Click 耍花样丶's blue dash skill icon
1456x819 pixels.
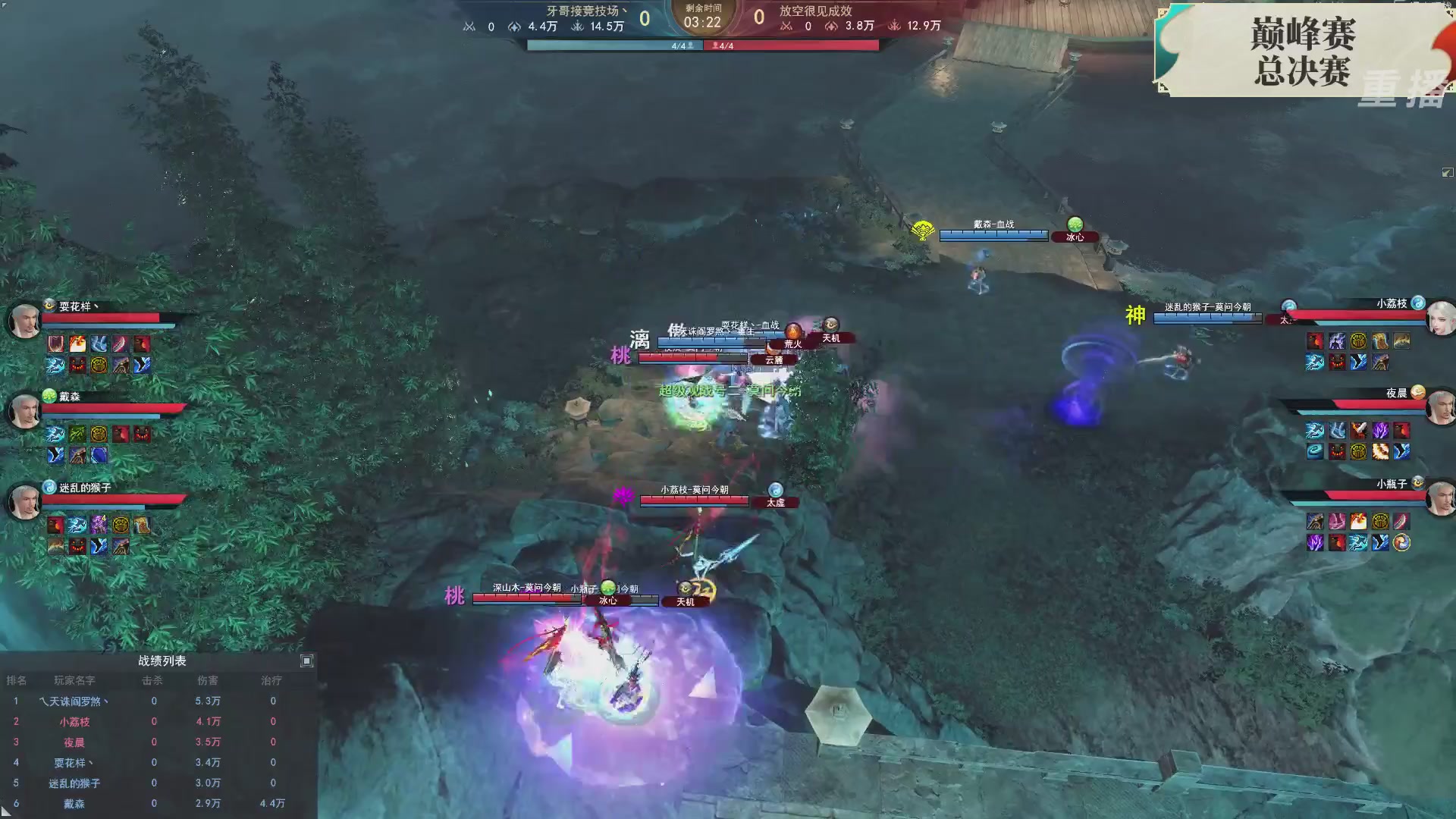point(56,366)
